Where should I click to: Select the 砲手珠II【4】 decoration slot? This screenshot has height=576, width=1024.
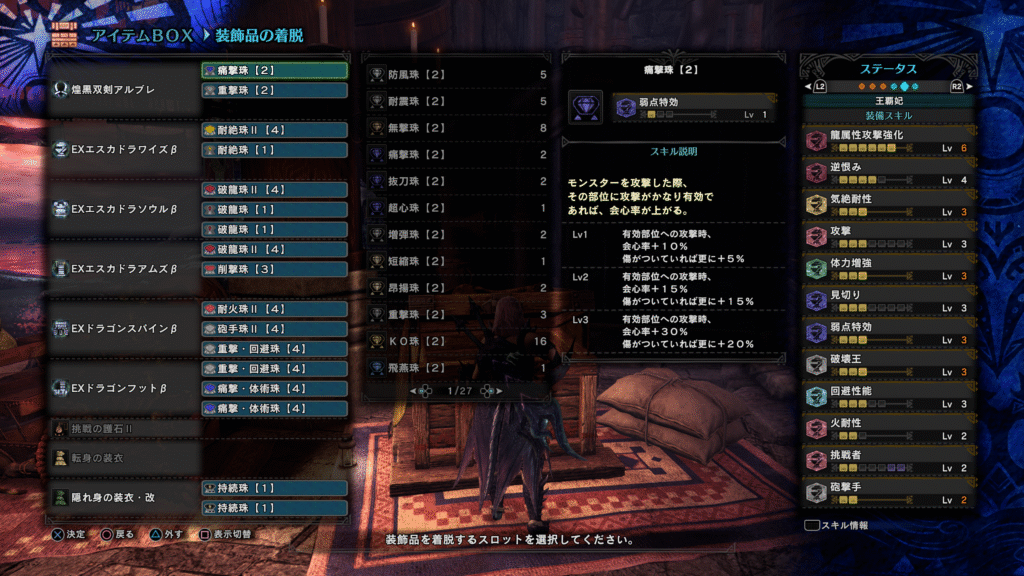click(274, 329)
